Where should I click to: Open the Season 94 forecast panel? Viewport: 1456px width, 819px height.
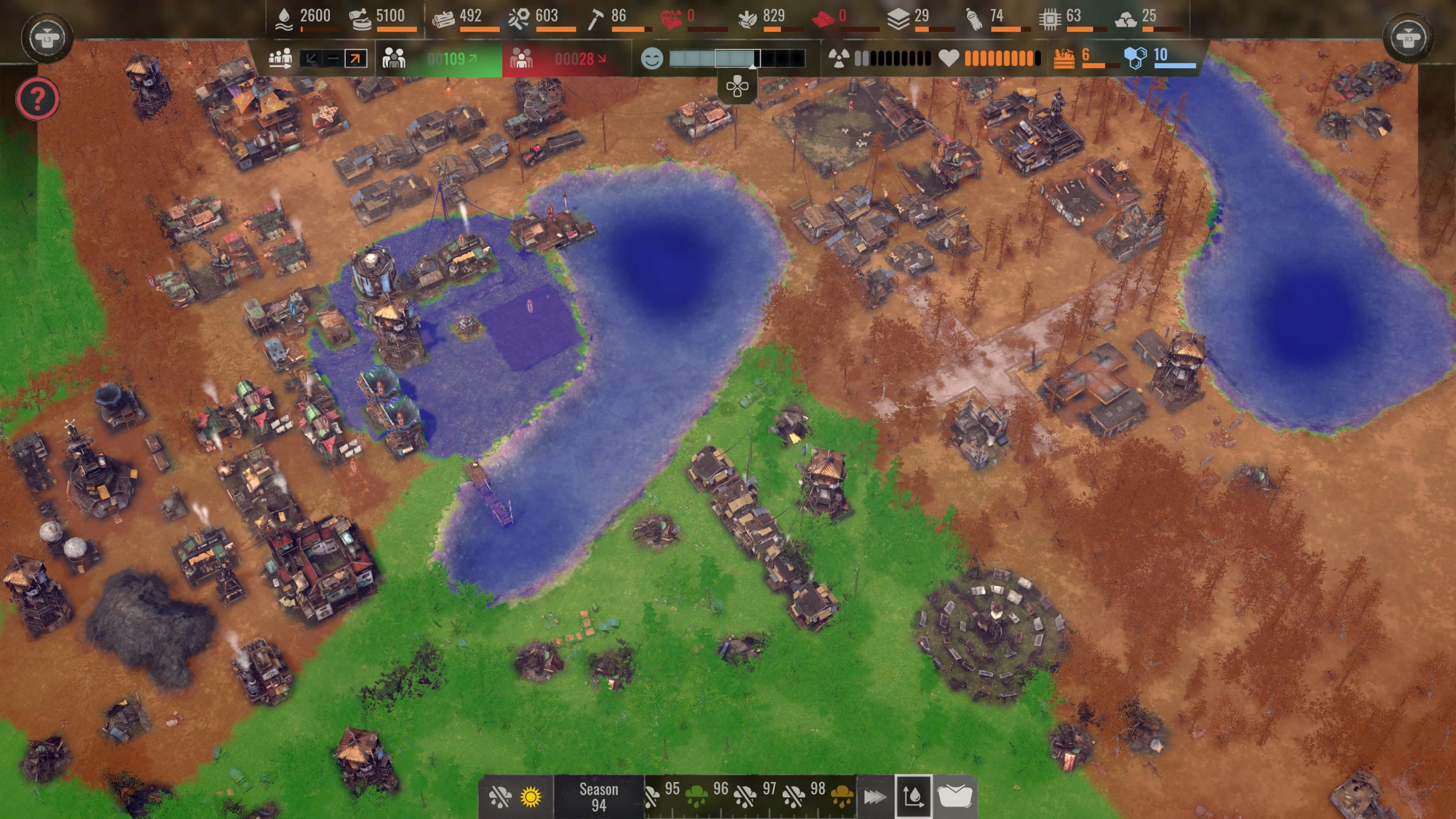[598, 797]
